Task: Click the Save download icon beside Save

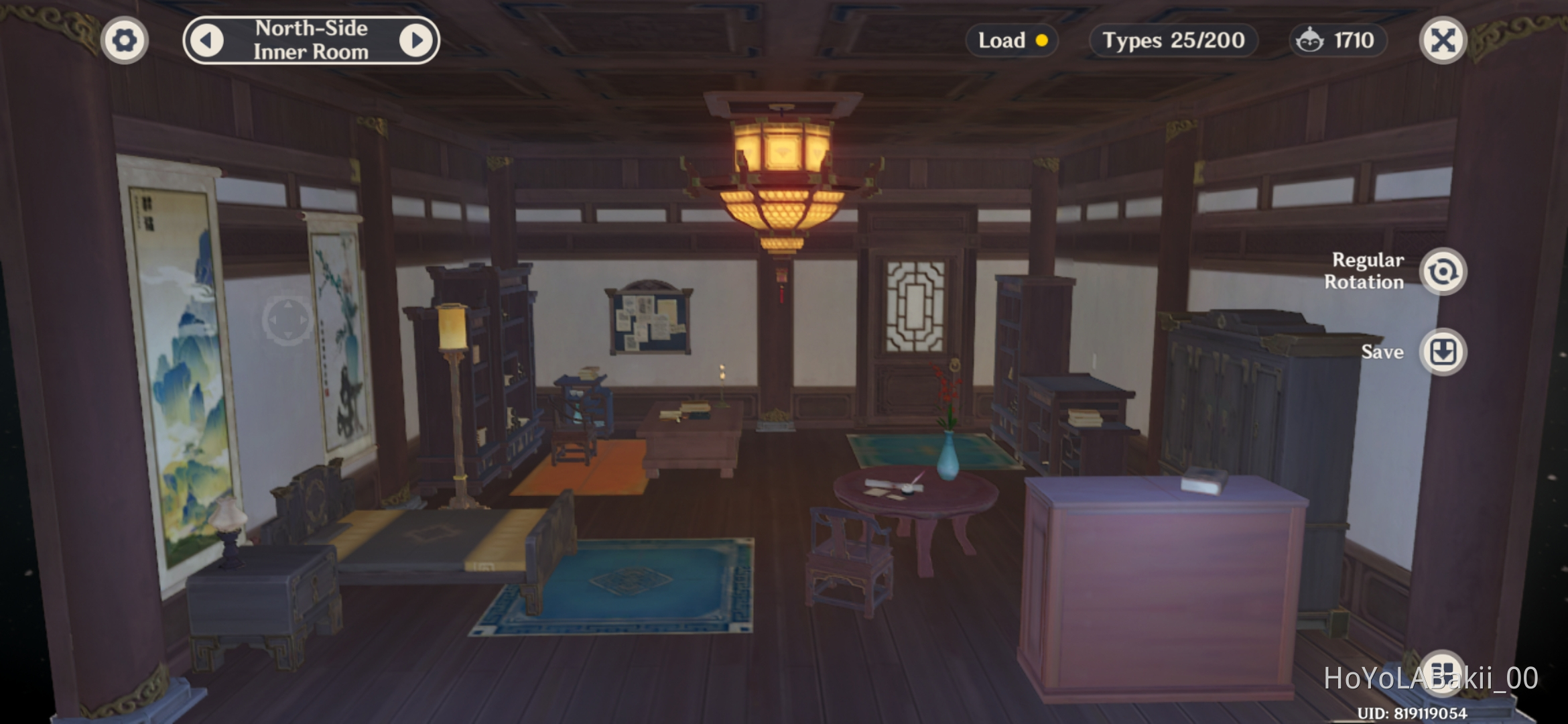Action: click(1443, 352)
